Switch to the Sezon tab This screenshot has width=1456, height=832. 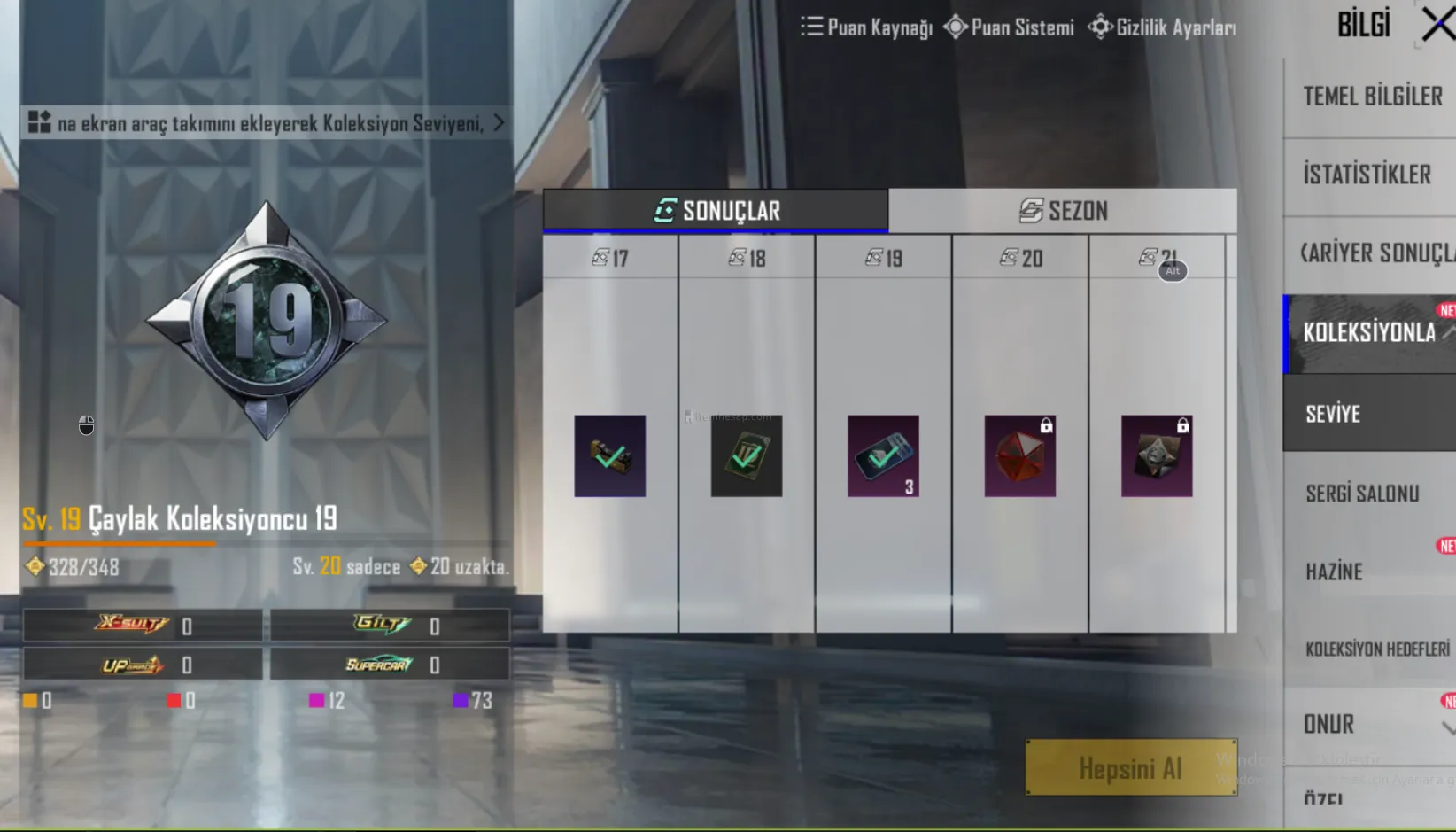point(1063,211)
